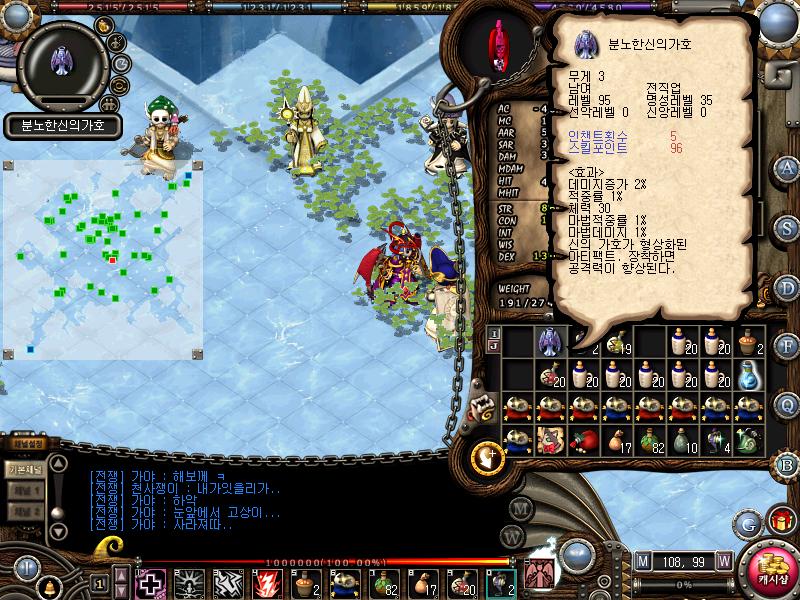Click the golden crescent moon plus button
800x600 pixels.
[487, 456]
